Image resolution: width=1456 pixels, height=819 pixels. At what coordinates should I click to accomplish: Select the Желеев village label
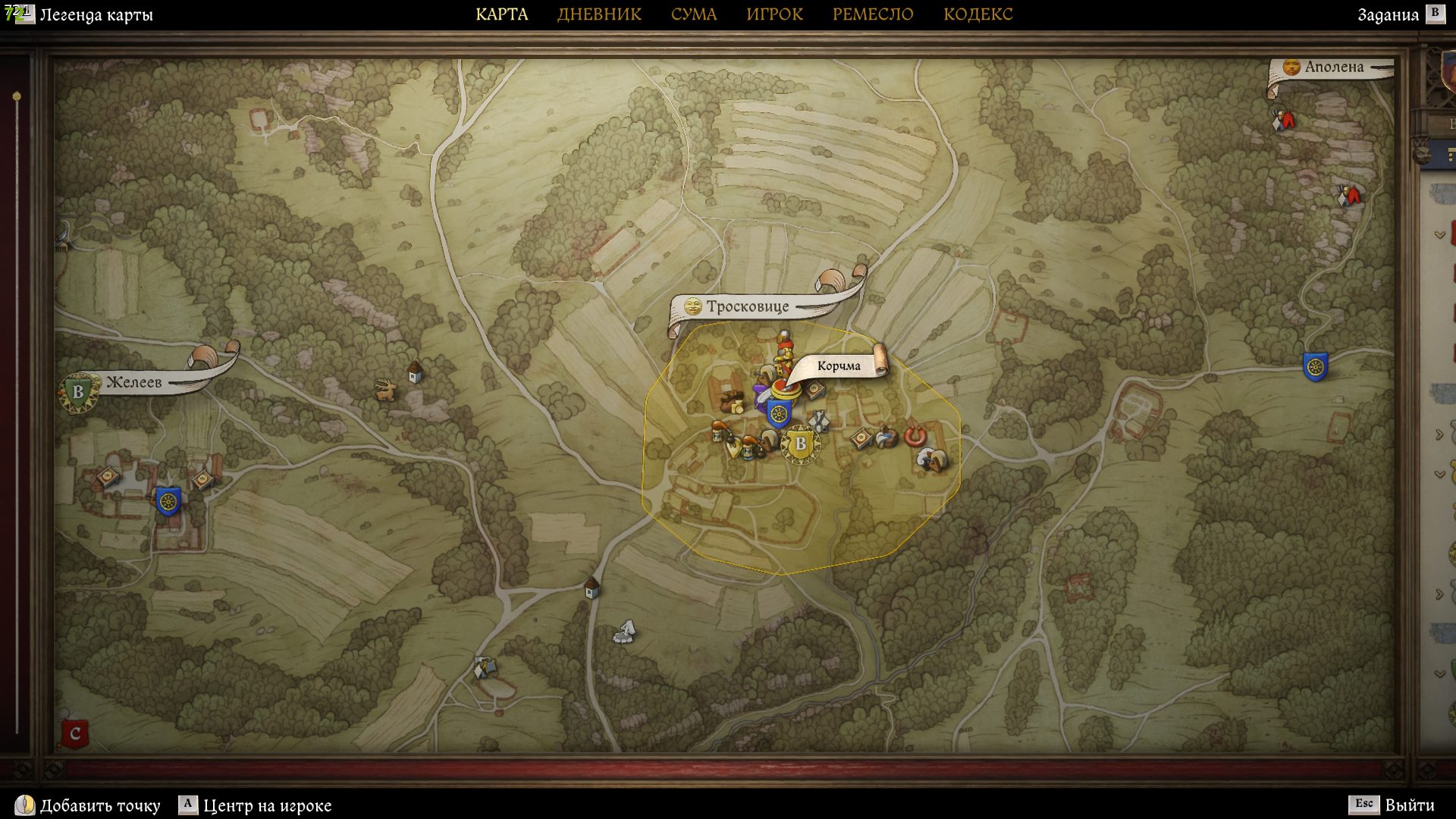tap(133, 382)
